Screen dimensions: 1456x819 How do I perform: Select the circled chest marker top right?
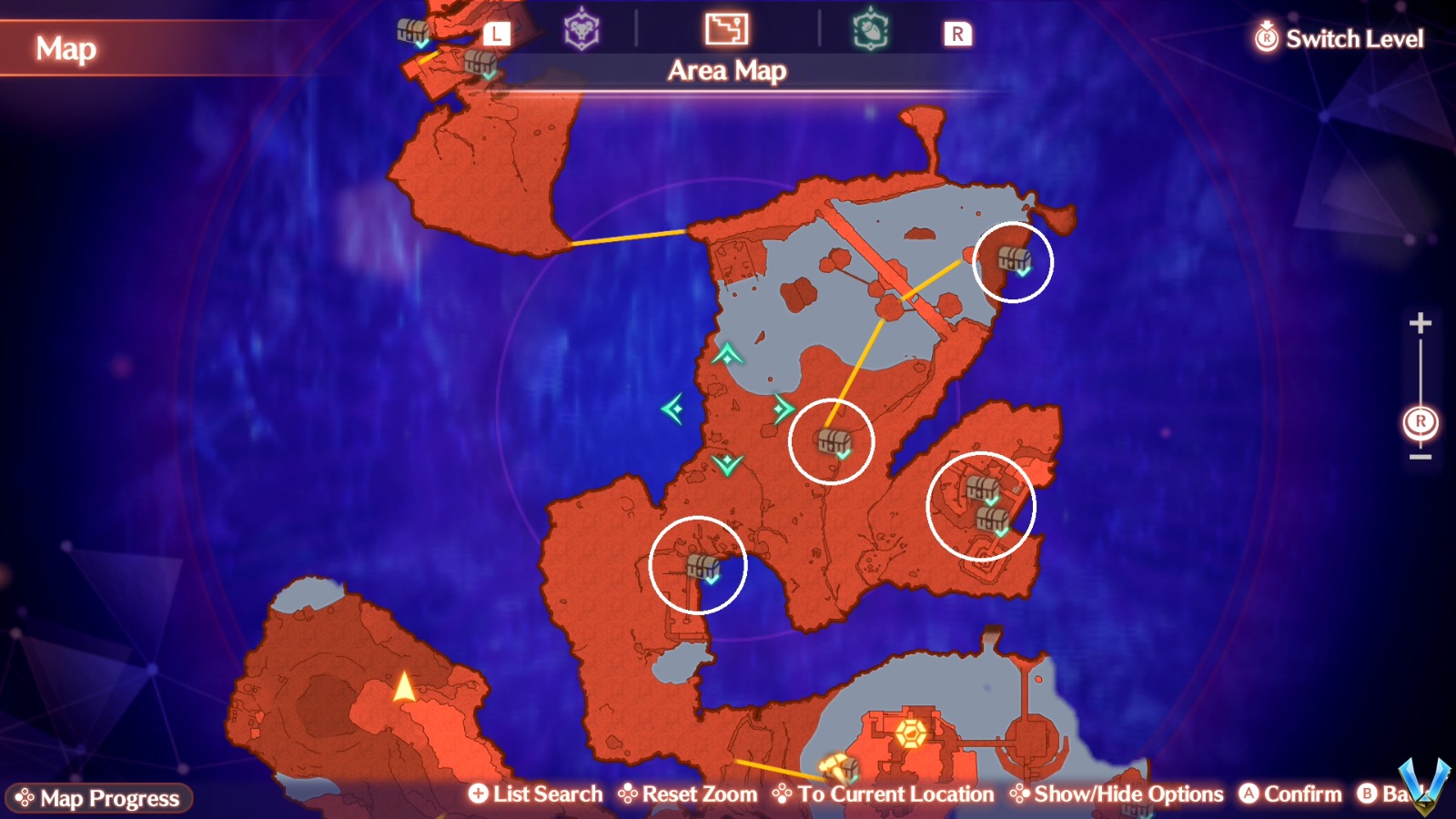(1013, 260)
